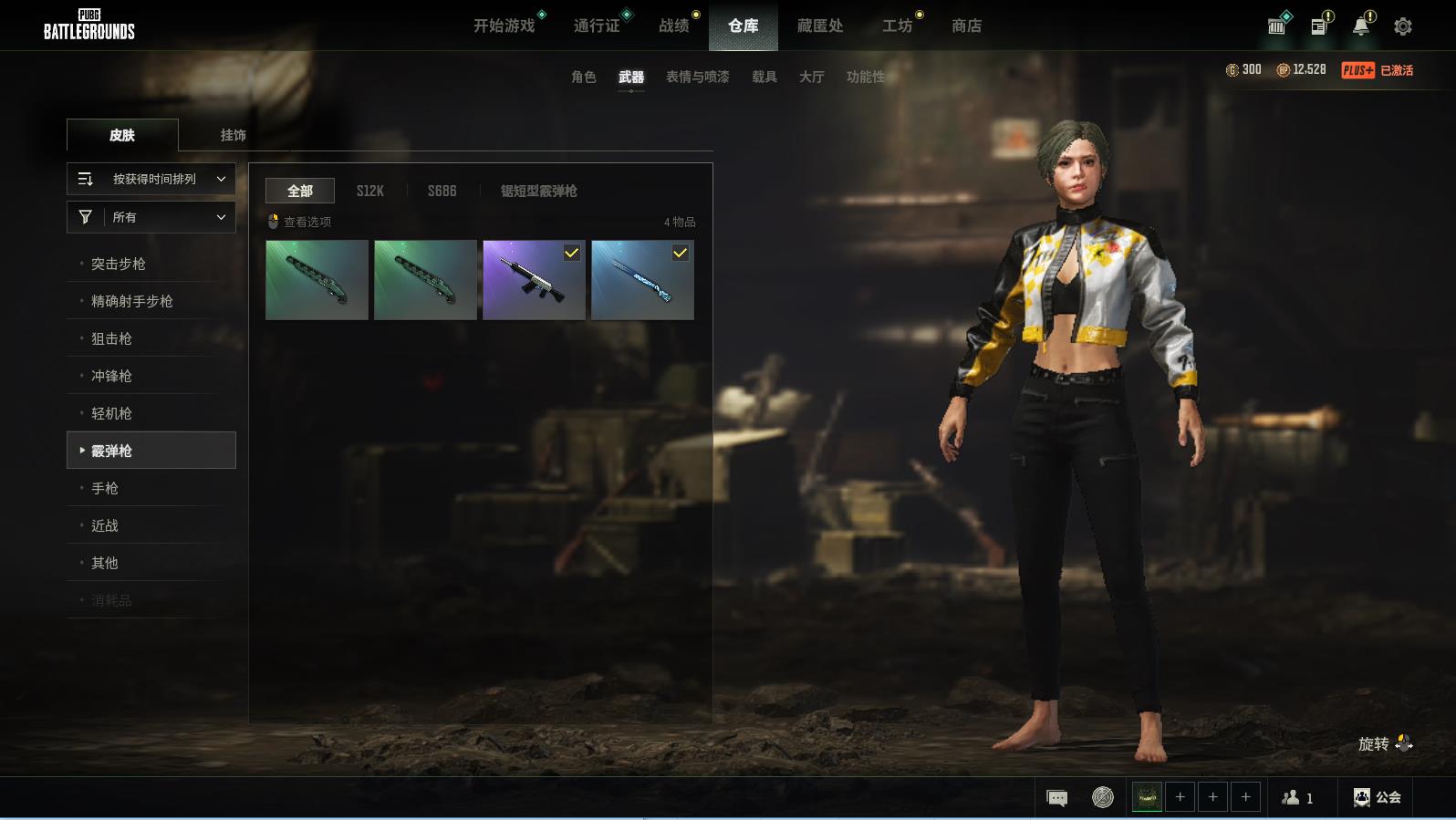Open the 公会 guild button
The width and height of the screenshot is (1456, 820).
(x=1378, y=798)
